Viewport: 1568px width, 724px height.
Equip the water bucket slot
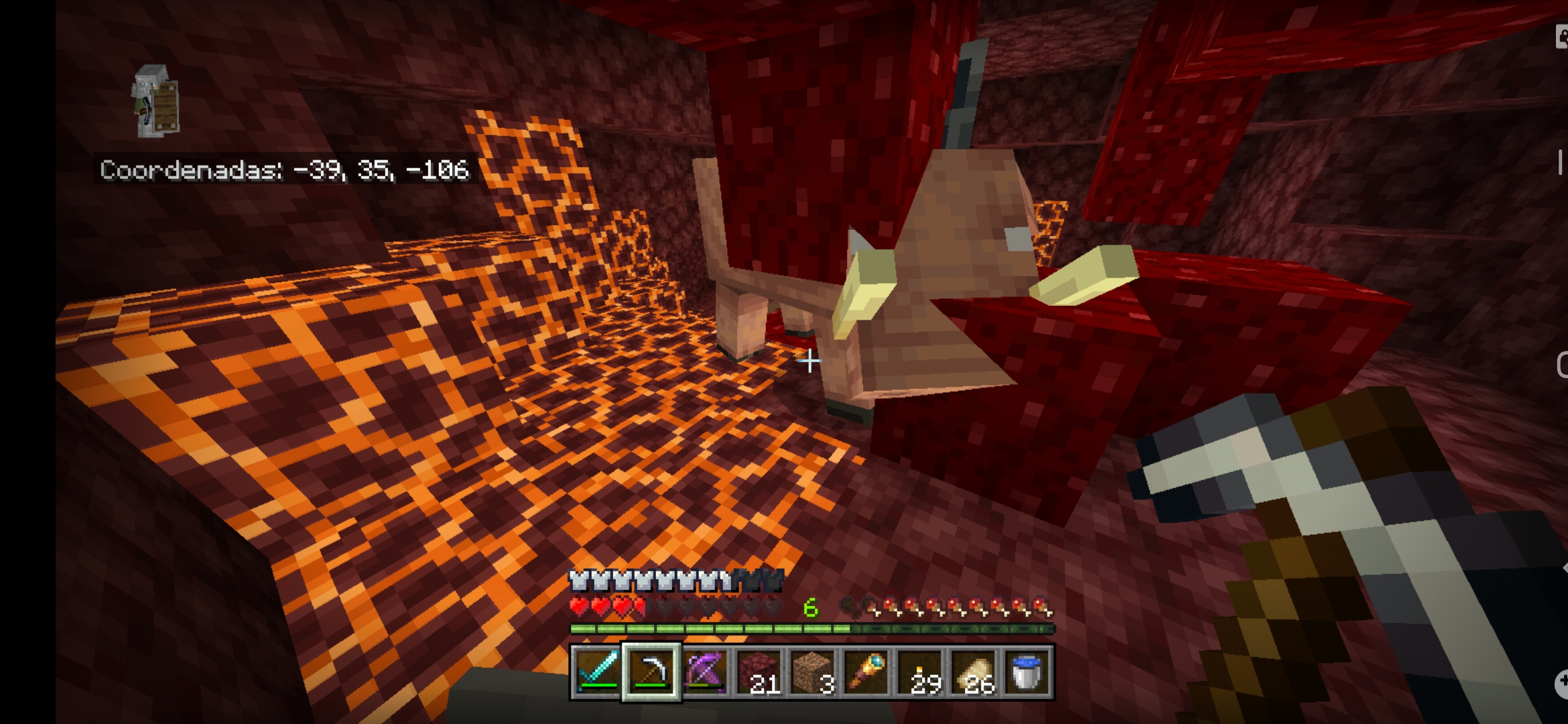tap(1027, 672)
